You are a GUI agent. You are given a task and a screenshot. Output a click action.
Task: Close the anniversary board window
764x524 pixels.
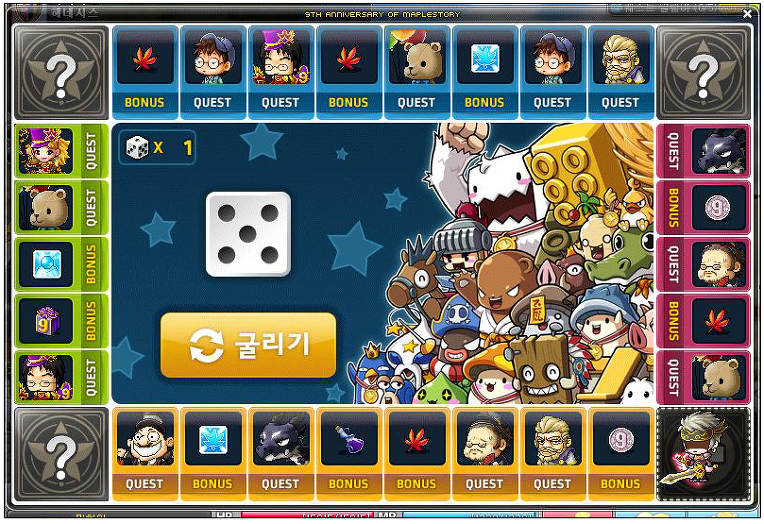pos(747,15)
